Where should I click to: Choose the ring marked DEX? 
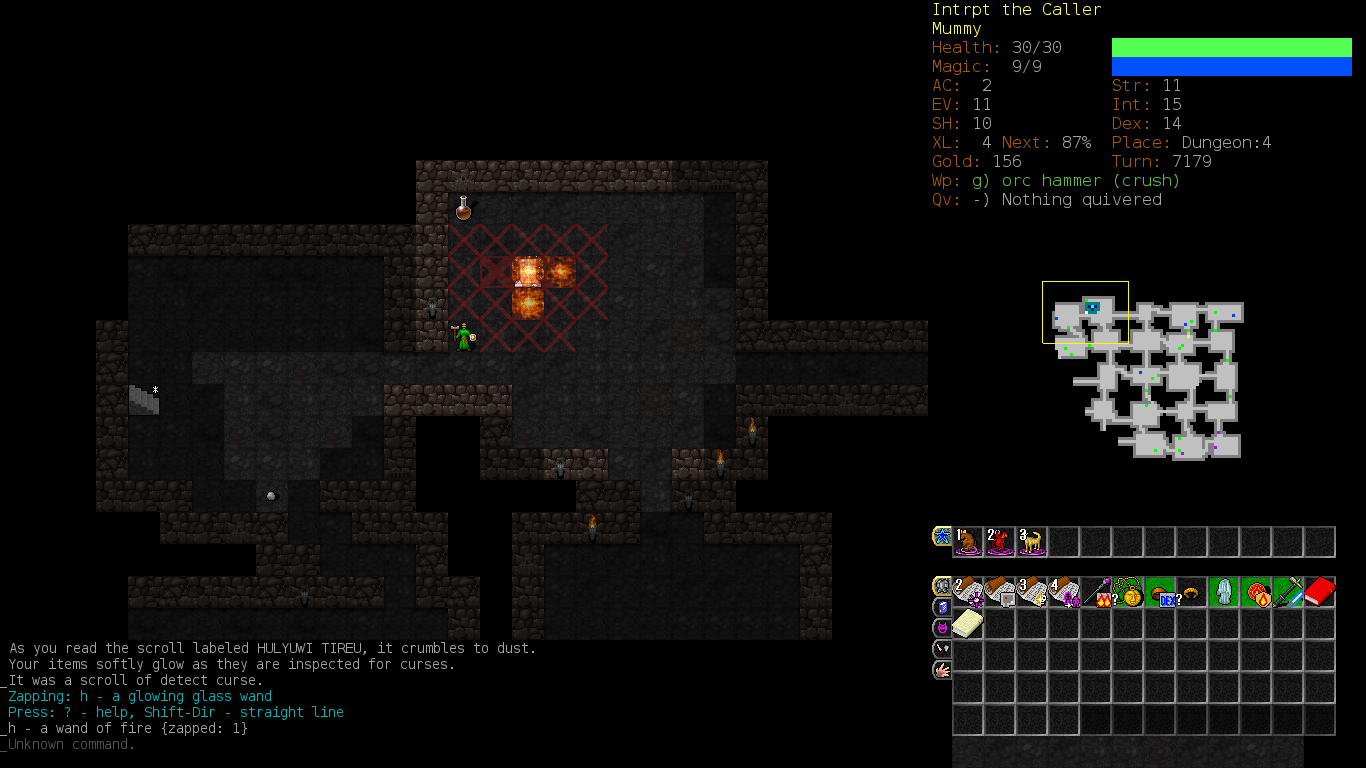(x=1160, y=592)
